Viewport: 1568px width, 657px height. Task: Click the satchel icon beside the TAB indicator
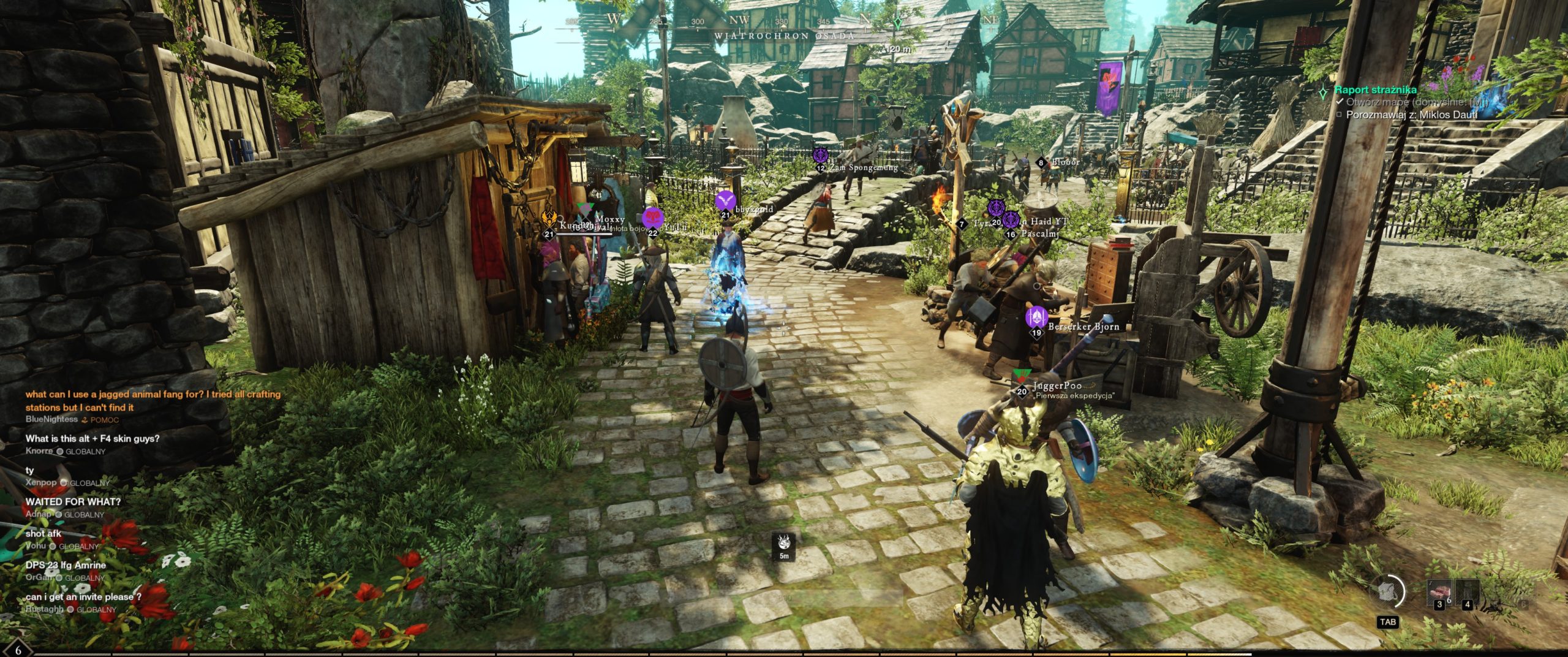1386,590
